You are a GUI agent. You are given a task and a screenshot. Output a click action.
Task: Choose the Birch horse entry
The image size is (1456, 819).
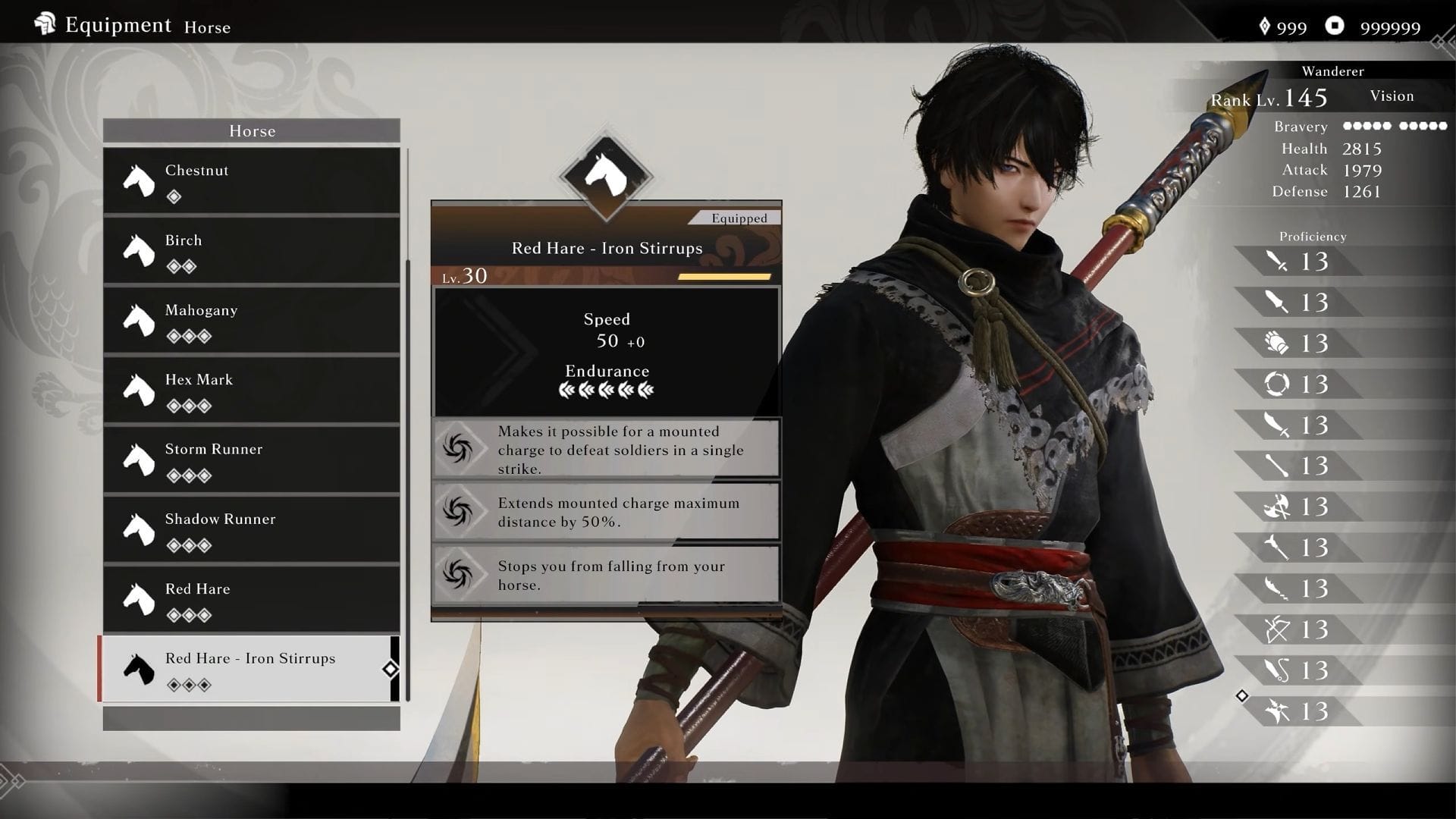pos(251,250)
